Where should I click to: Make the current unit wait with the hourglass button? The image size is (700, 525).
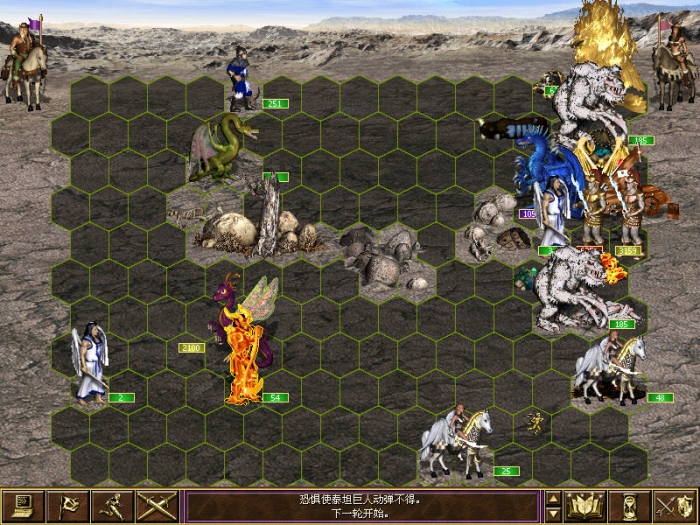pos(629,505)
